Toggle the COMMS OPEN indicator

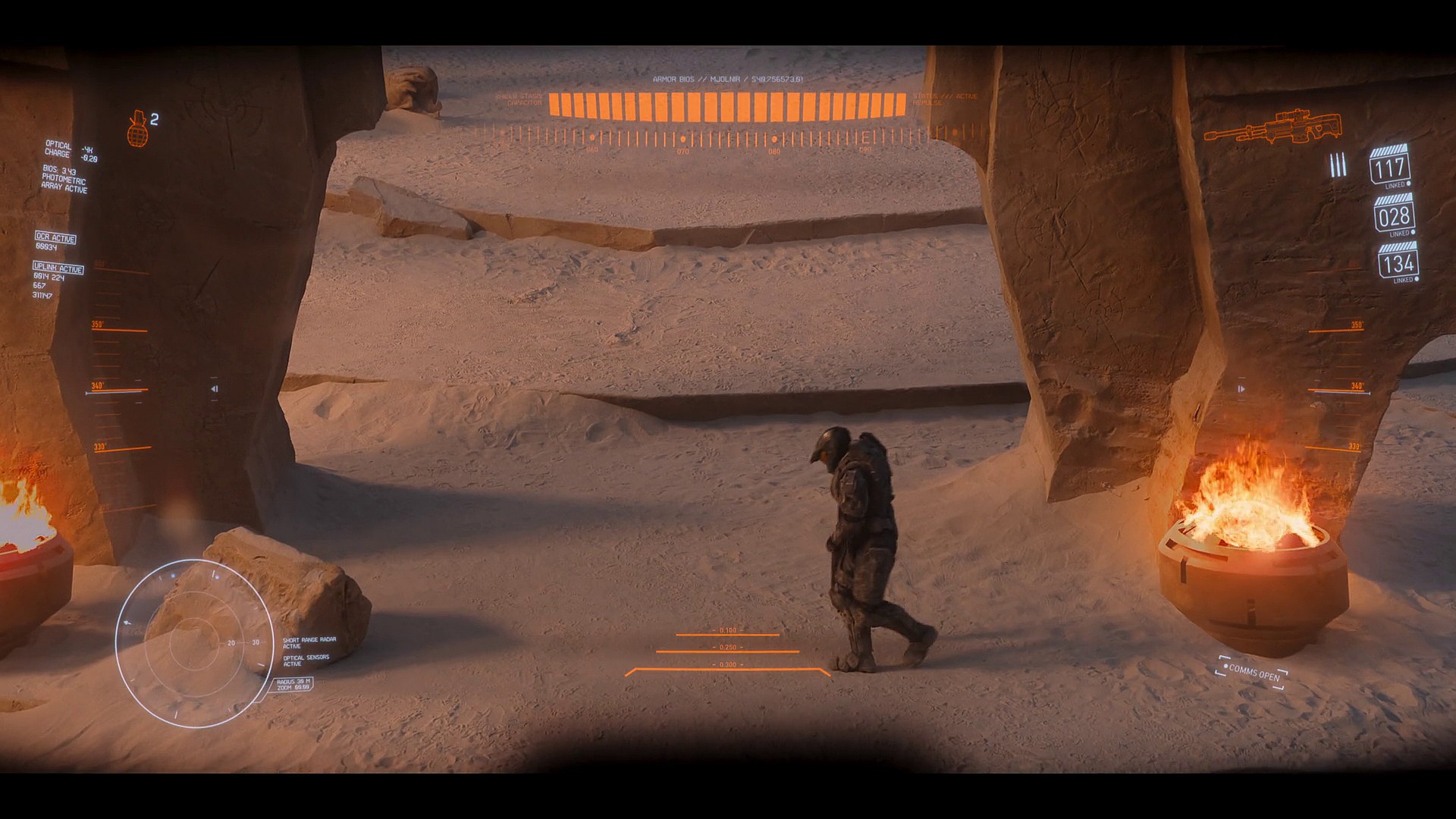point(1252,672)
